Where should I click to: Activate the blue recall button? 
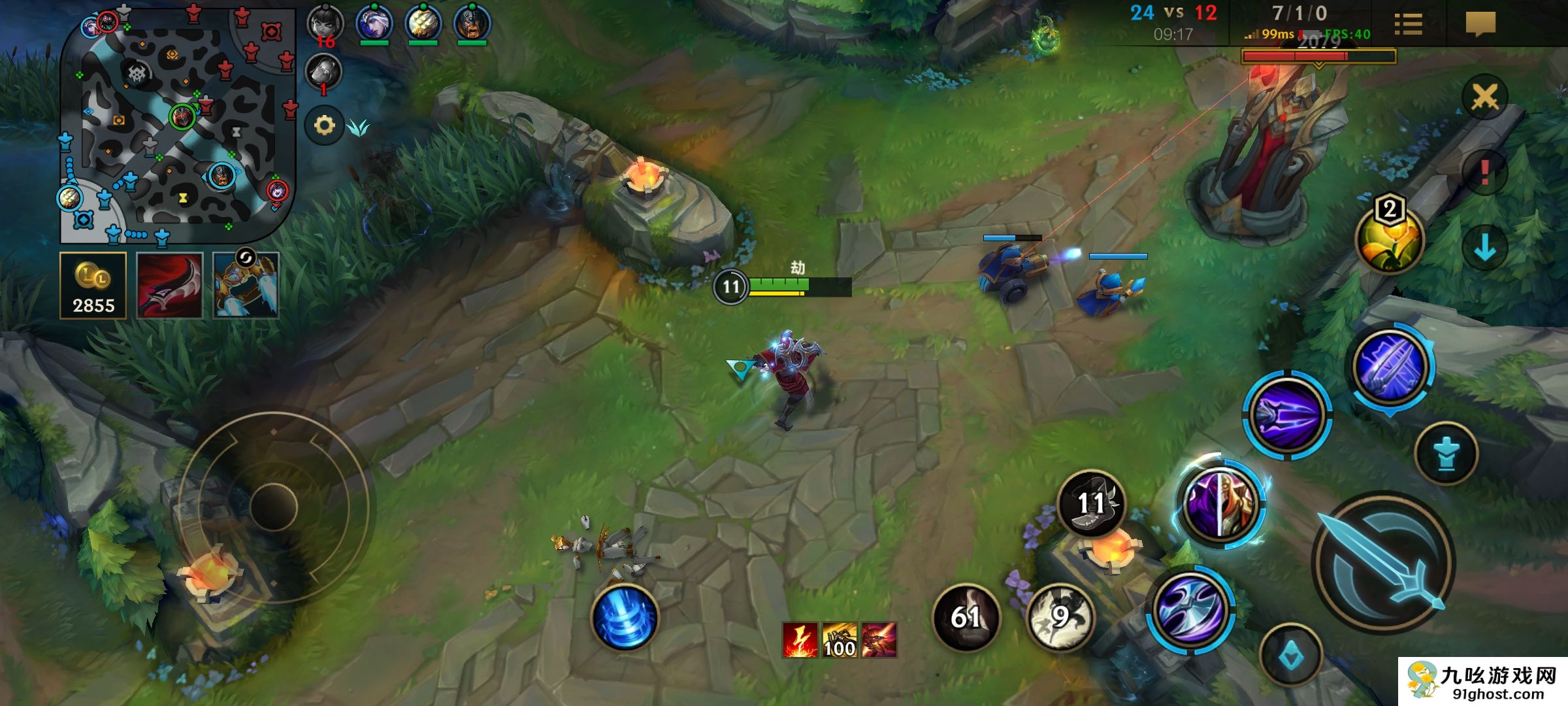click(625, 617)
